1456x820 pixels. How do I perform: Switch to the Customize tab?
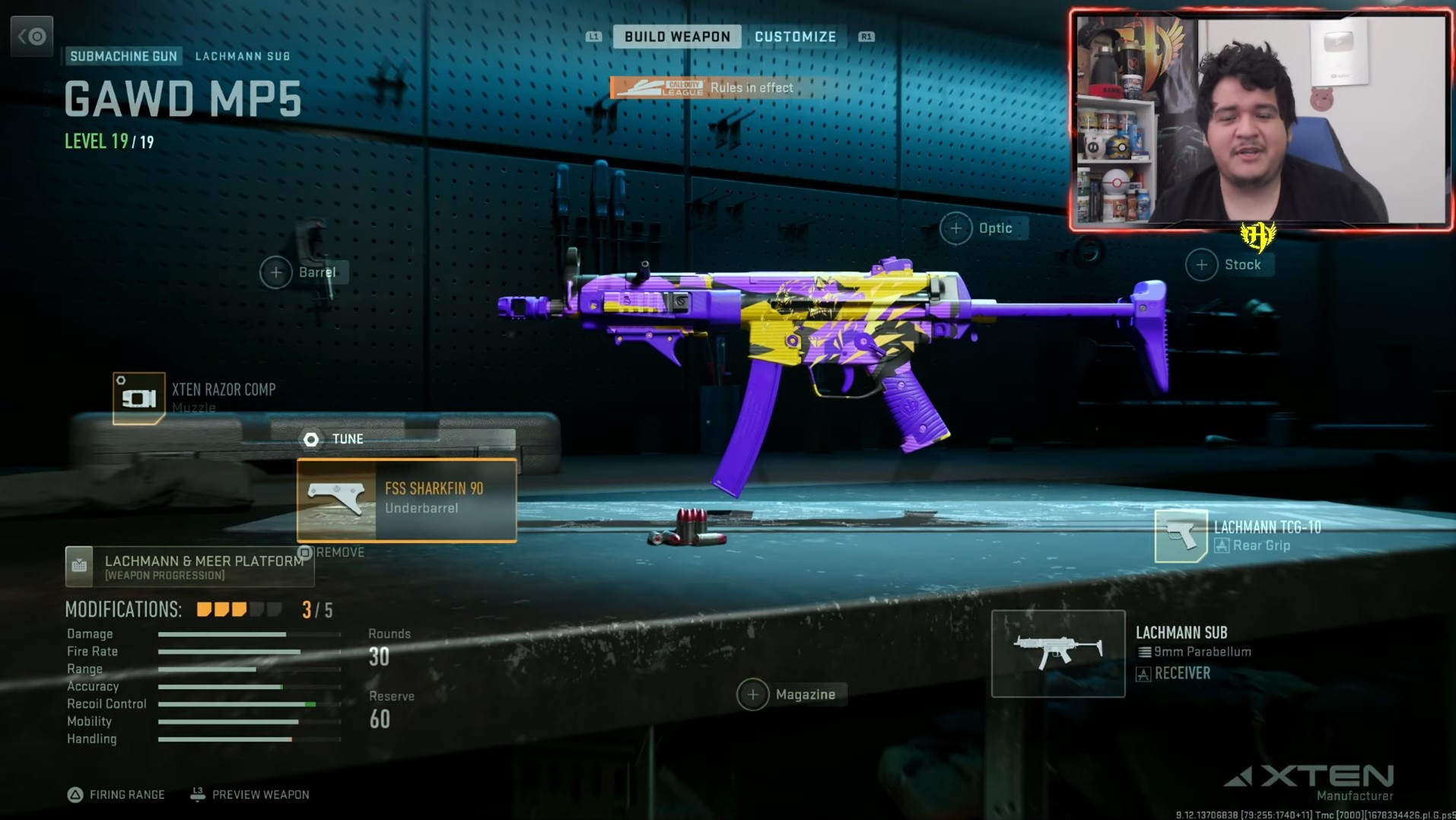(796, 36)
